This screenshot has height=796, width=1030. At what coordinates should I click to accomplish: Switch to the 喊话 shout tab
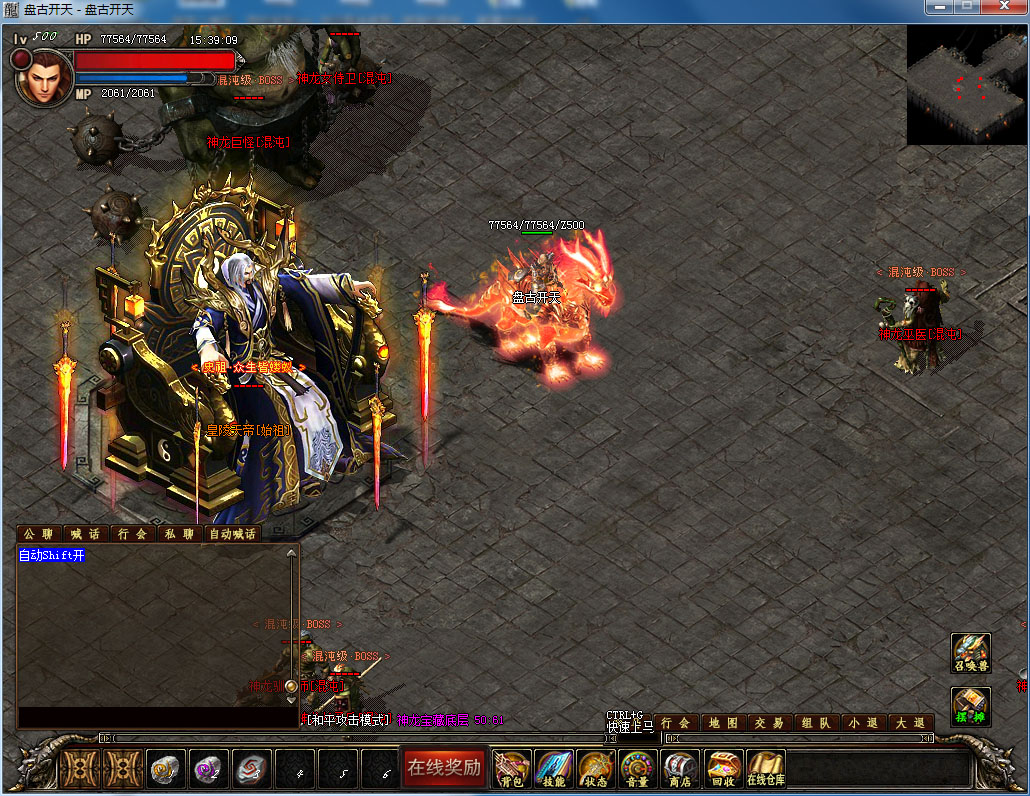85,534
